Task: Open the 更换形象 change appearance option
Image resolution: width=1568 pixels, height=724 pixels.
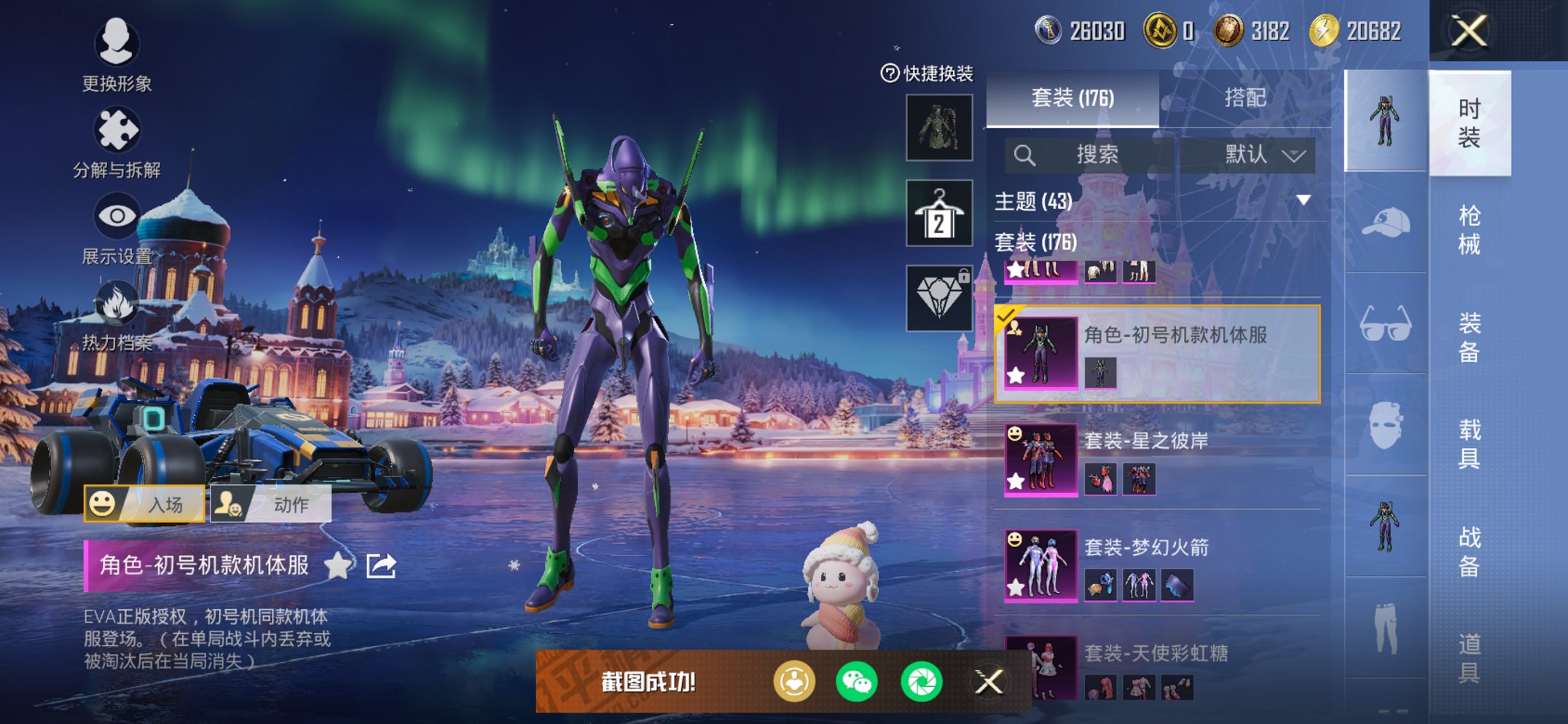Action: (117, 55)
